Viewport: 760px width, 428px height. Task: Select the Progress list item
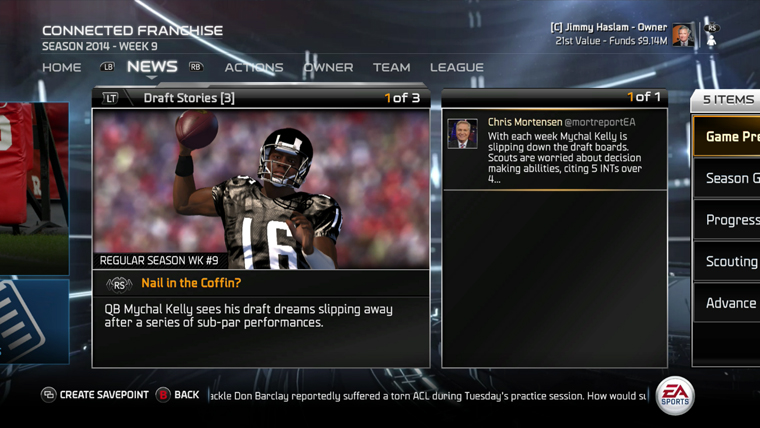(x=731, y=220)
